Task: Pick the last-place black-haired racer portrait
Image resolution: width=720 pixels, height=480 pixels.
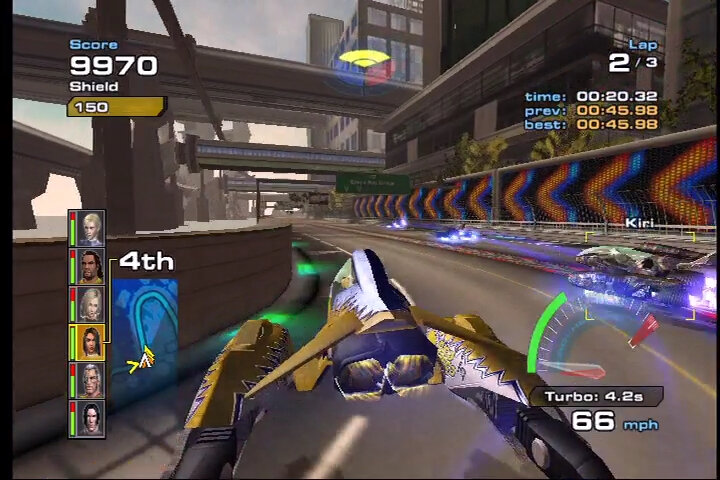Action: coord(91,417)
